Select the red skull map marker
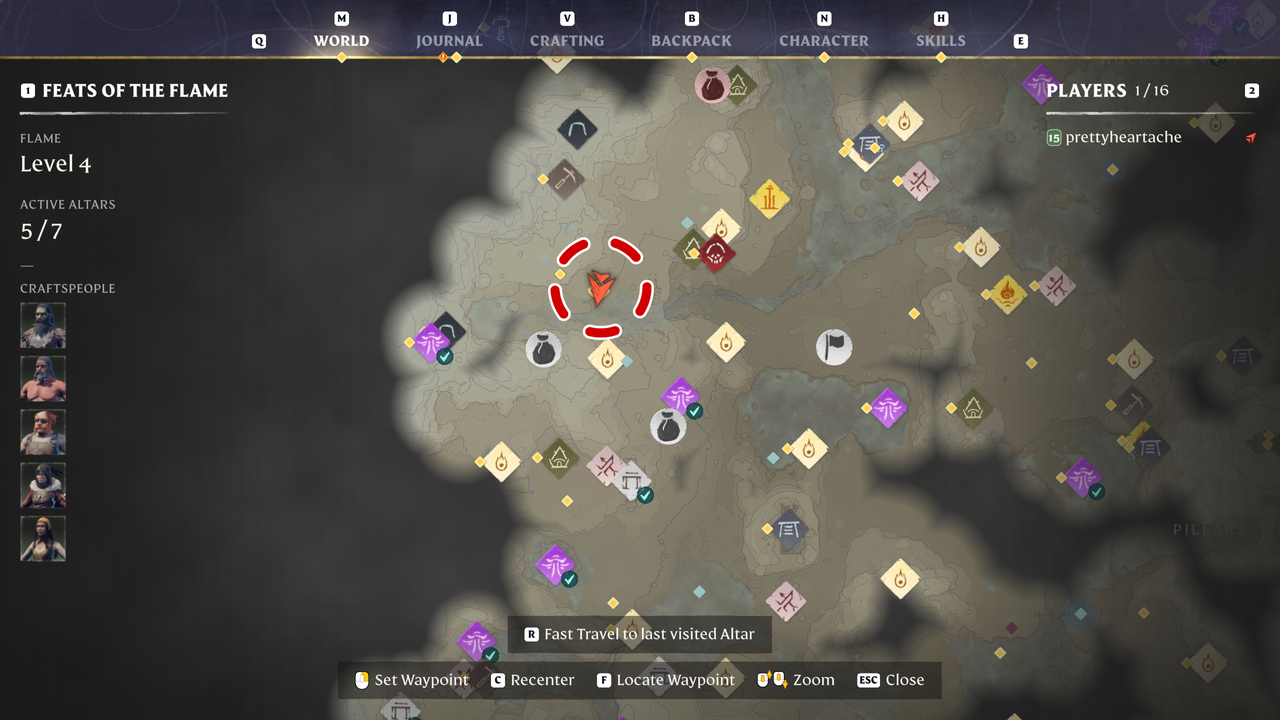This screenshot has width=1280, height=720. point(716,254)
